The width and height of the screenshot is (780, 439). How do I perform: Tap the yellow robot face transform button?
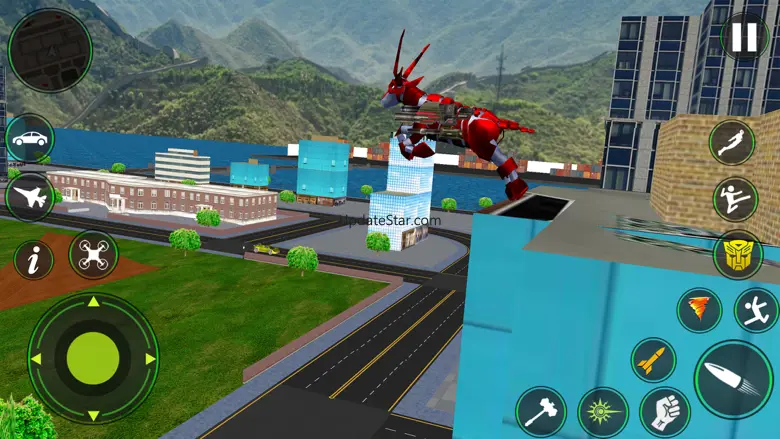(x=737, y=255)
